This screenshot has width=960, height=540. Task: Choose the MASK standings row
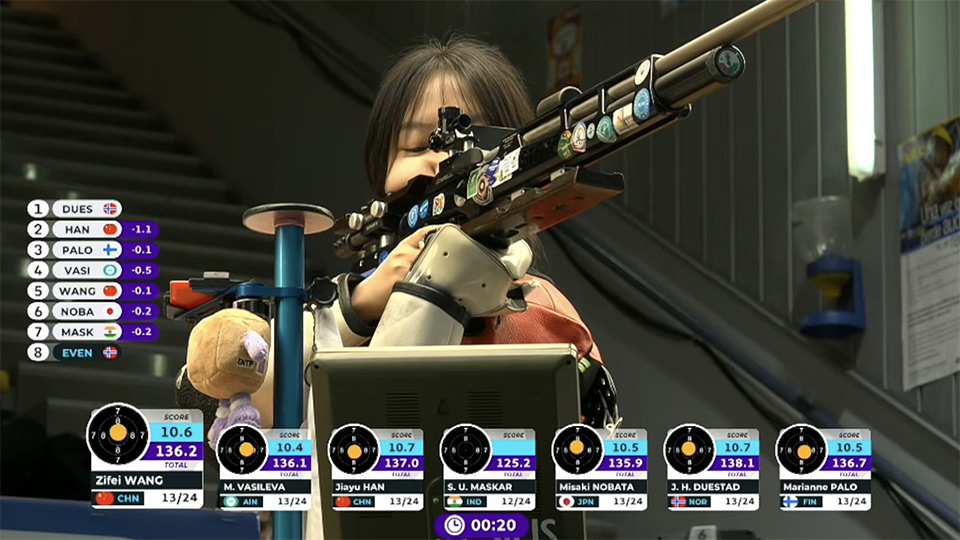point(77,331)
